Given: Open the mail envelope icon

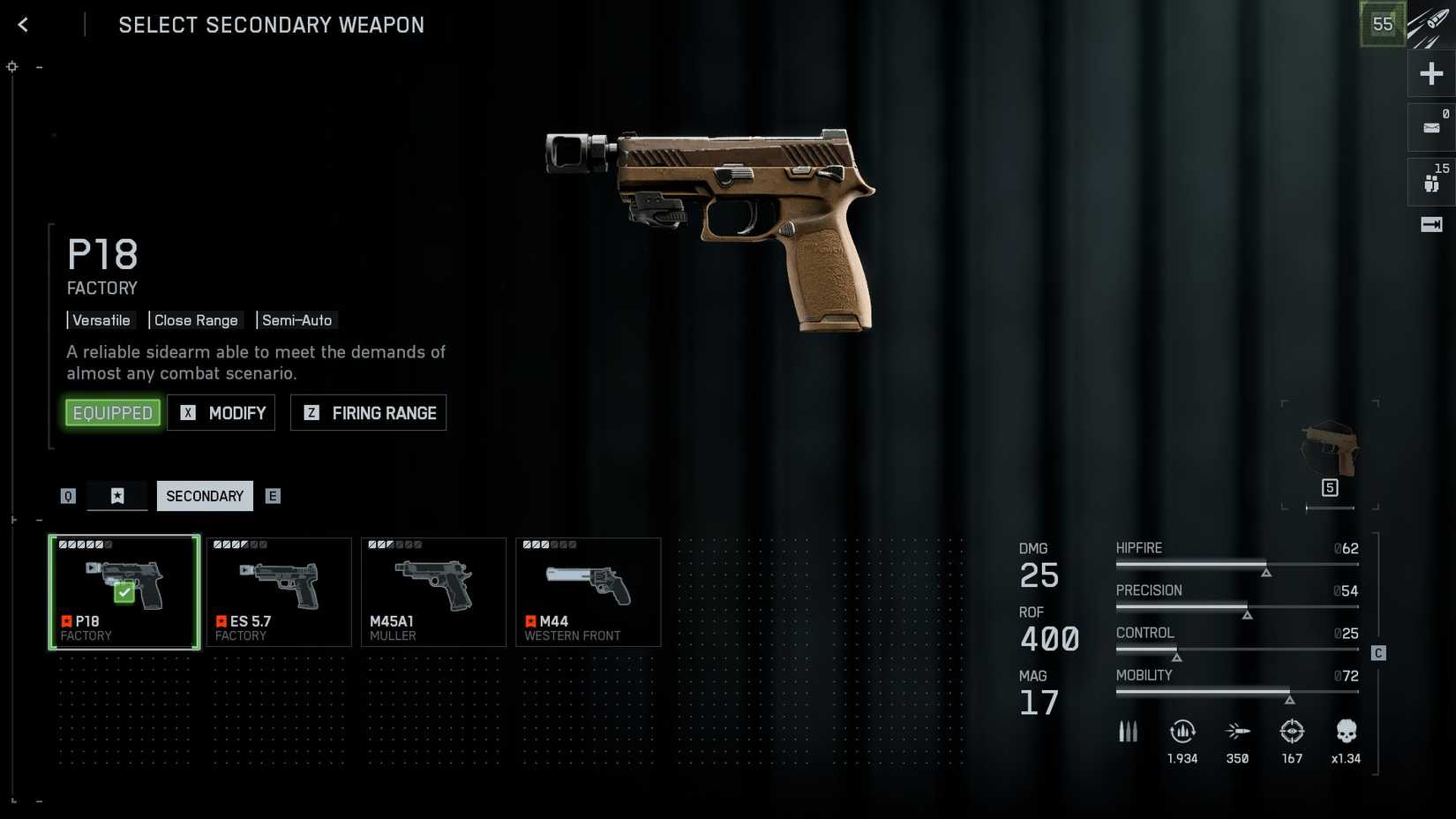Looking at the screenshot, I should (x=1430, y=128).
